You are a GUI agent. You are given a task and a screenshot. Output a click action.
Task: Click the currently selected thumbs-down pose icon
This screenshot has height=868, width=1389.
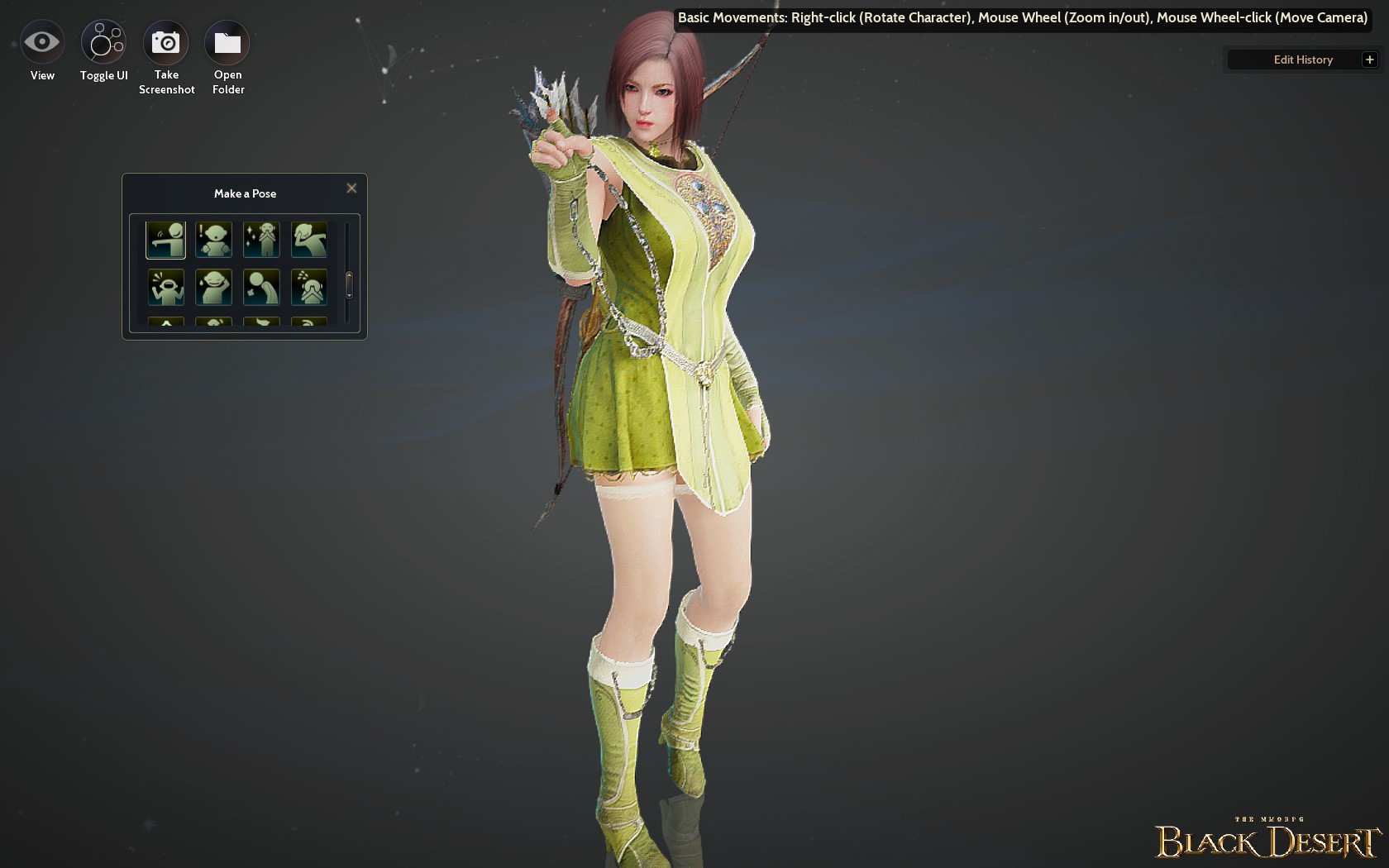165,240
